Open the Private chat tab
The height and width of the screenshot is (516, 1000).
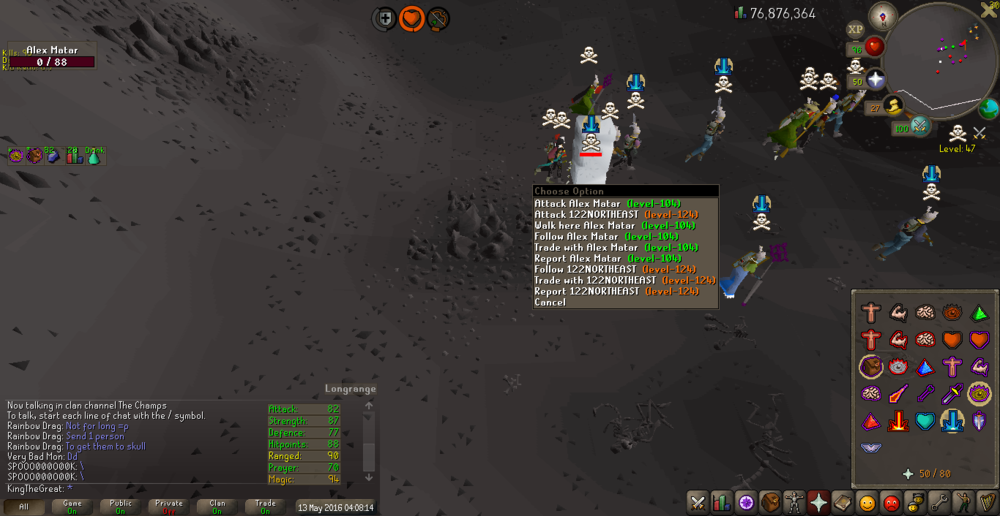(x=168, y=507)
